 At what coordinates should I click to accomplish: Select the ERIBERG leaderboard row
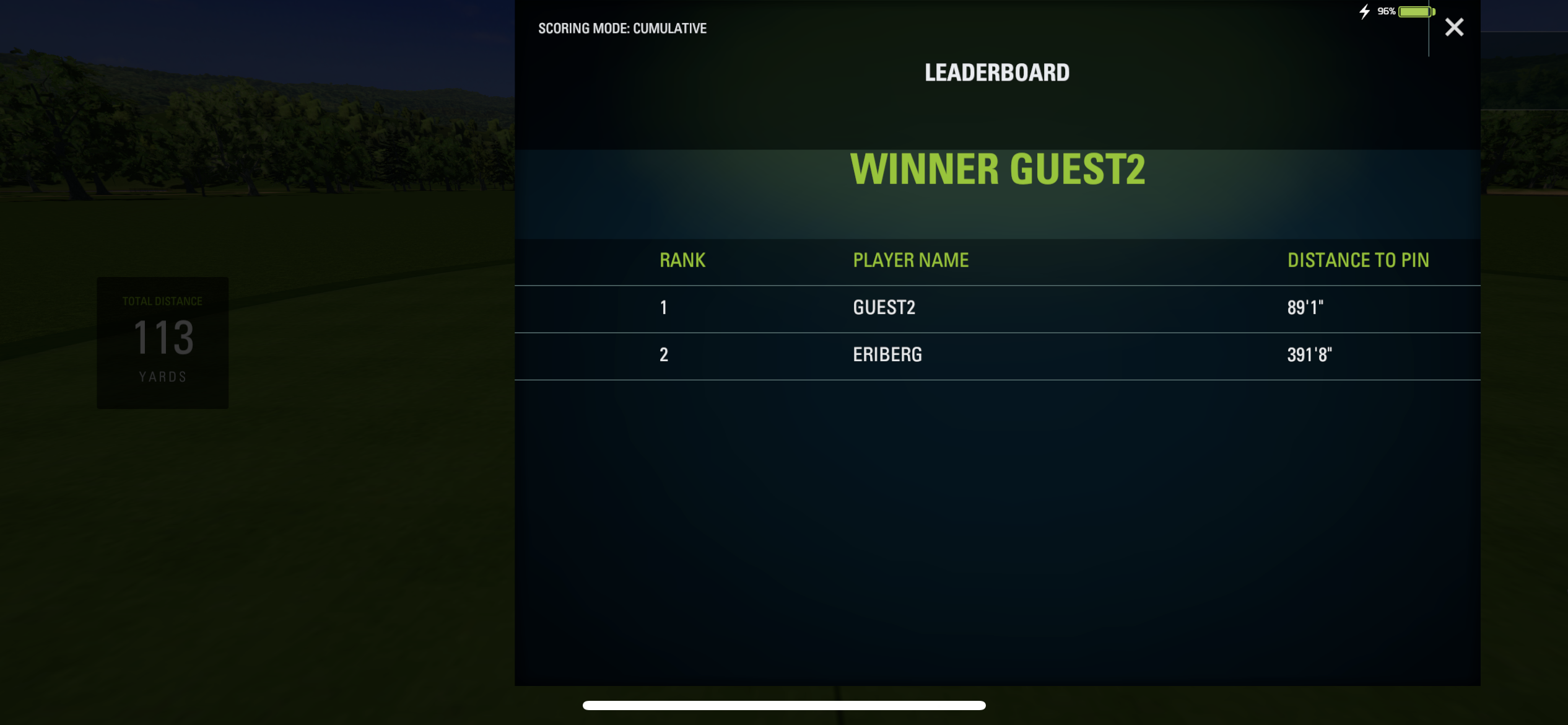[x=997, y=355]
